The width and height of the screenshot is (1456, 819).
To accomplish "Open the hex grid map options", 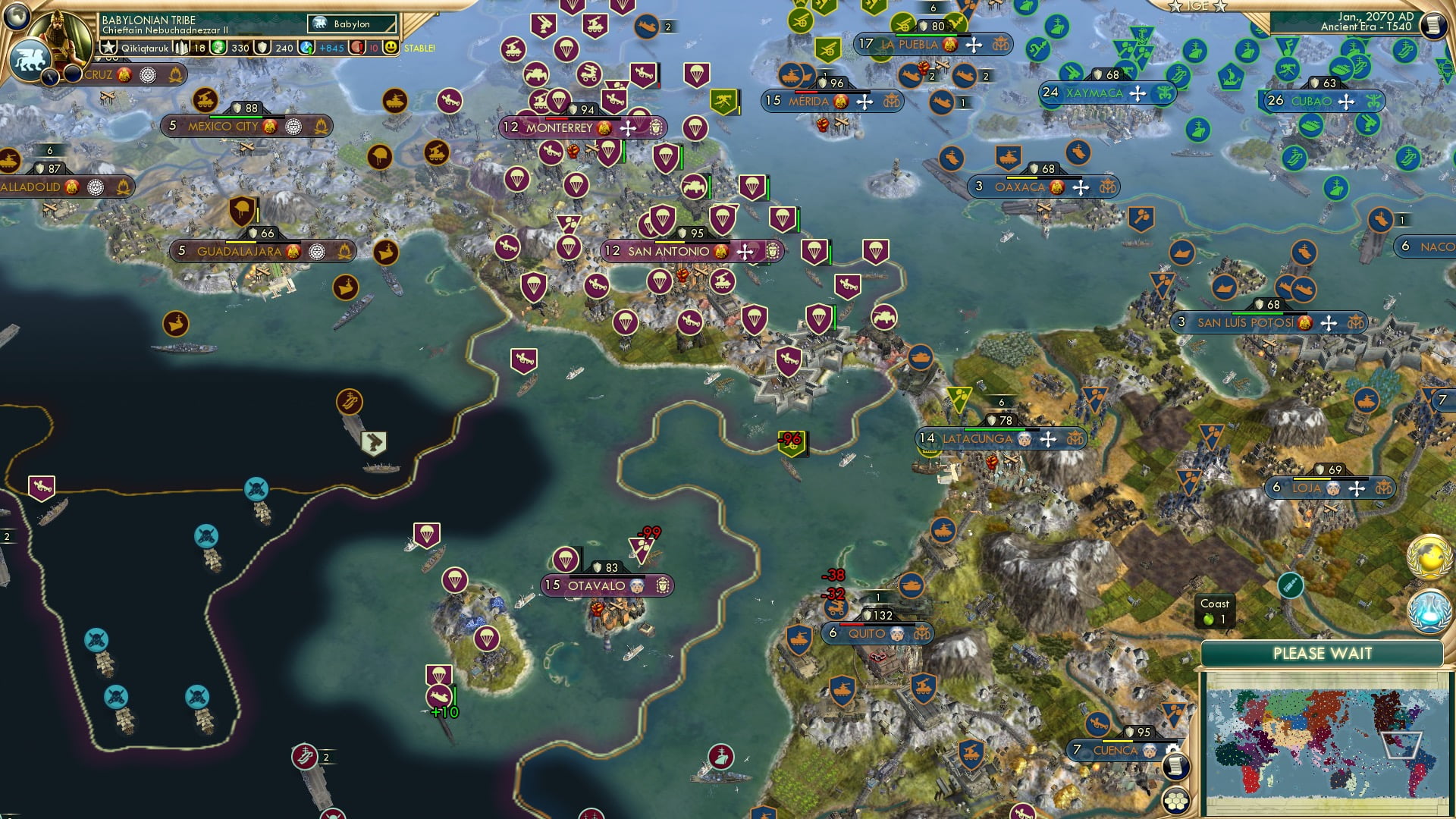I will (x=1175, y=800).
